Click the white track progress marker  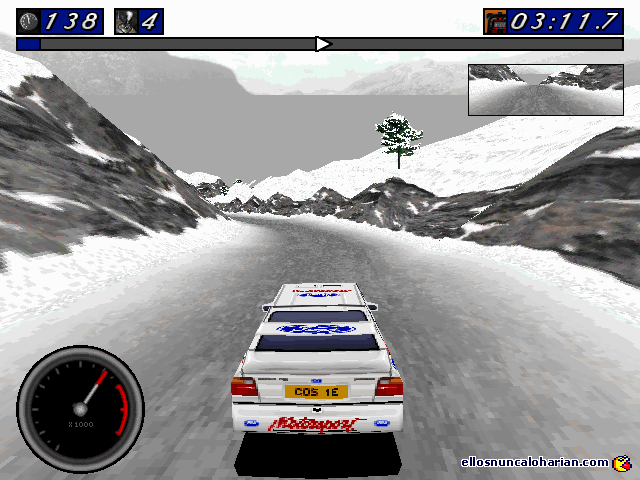click(x=322, y=44)
